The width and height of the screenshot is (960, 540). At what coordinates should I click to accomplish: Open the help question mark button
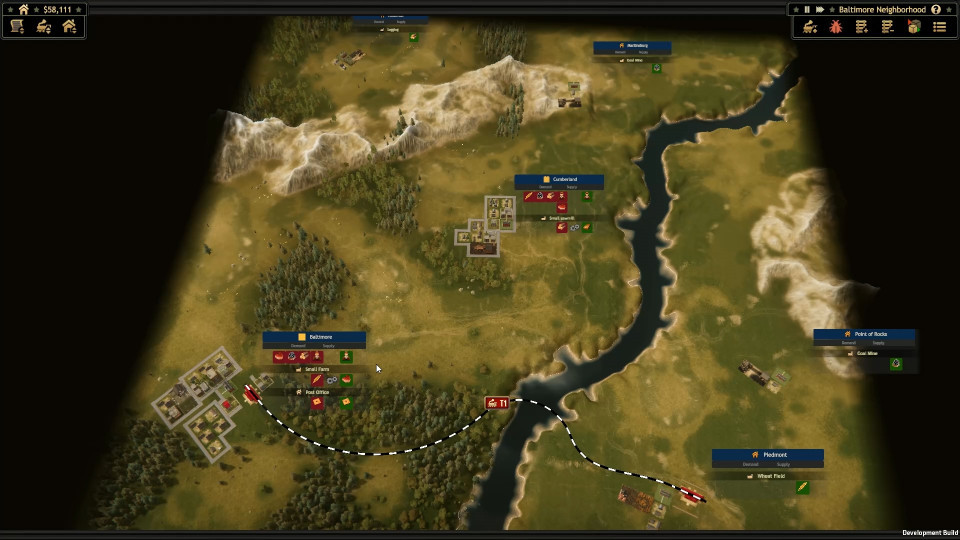[x=936, y=9]
